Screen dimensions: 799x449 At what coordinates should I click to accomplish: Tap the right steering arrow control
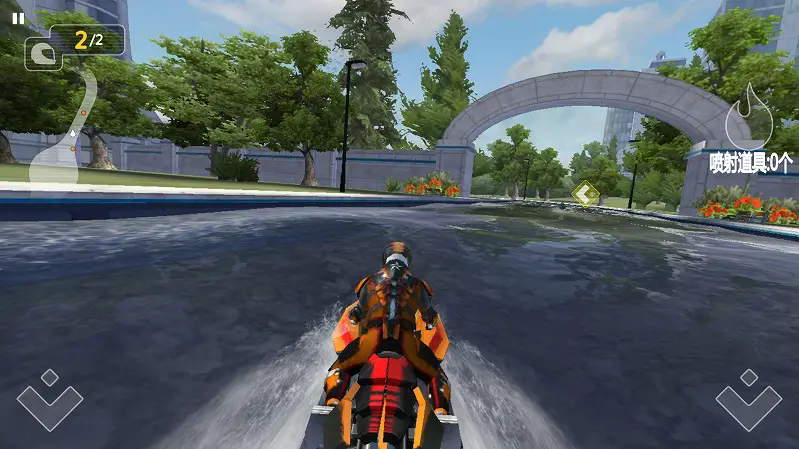(748, 400)
